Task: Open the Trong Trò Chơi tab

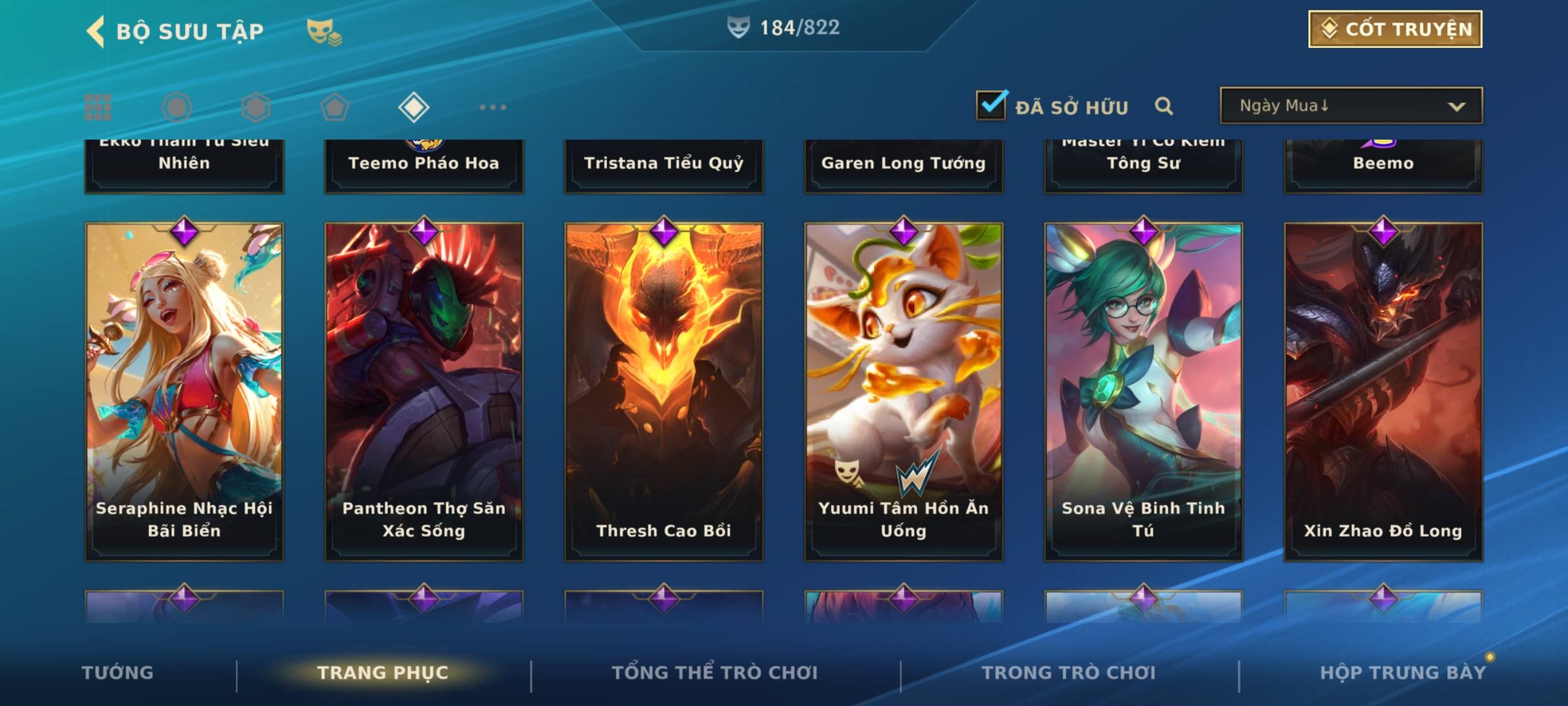Action: (x=1068, y=673)
